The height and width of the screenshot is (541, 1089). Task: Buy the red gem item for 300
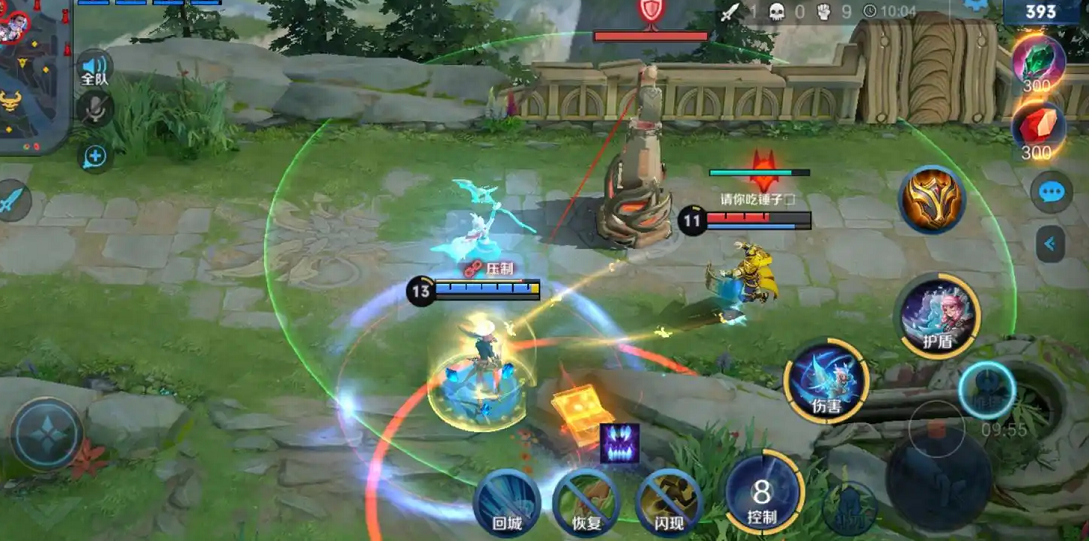[1037, 130]
